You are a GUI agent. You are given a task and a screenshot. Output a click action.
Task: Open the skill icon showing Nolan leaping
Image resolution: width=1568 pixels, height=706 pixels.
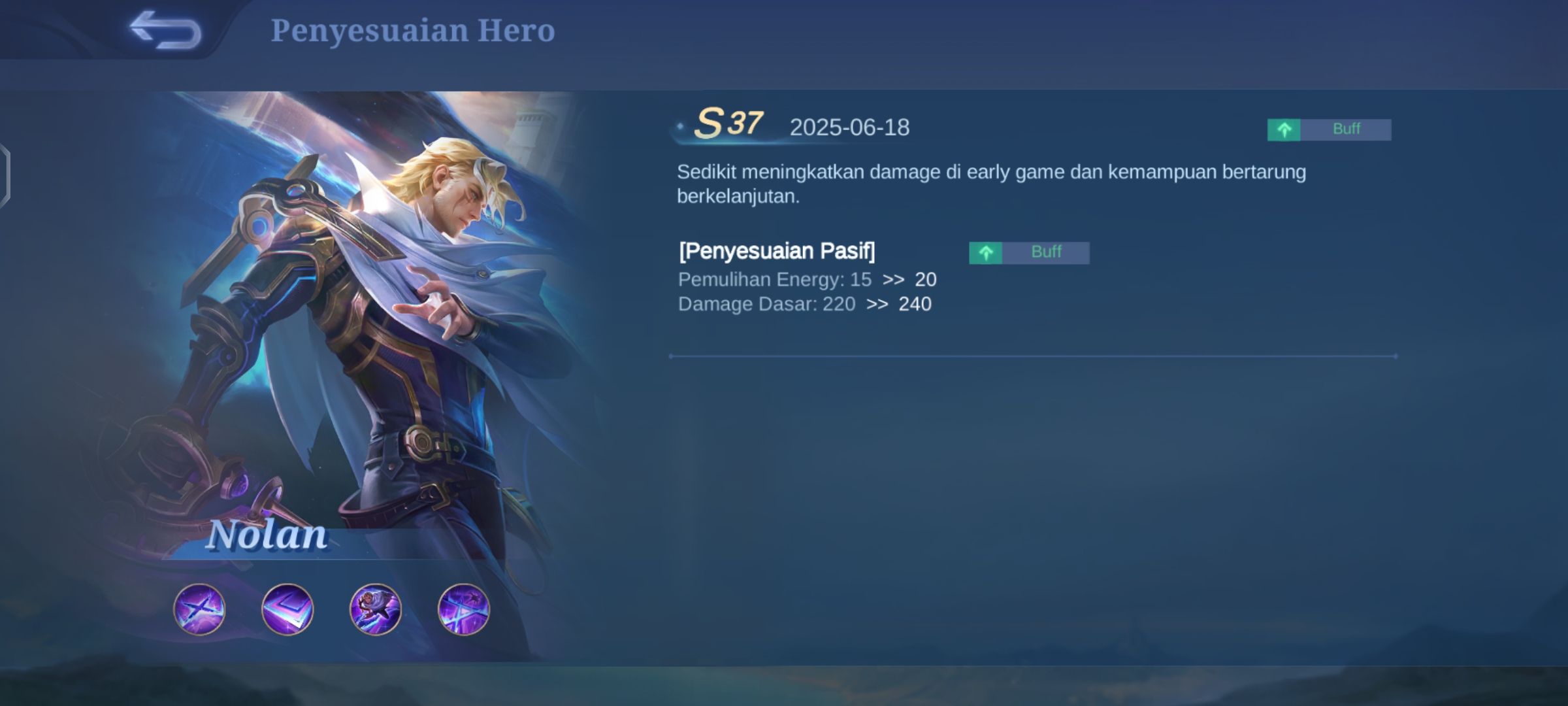376,609
